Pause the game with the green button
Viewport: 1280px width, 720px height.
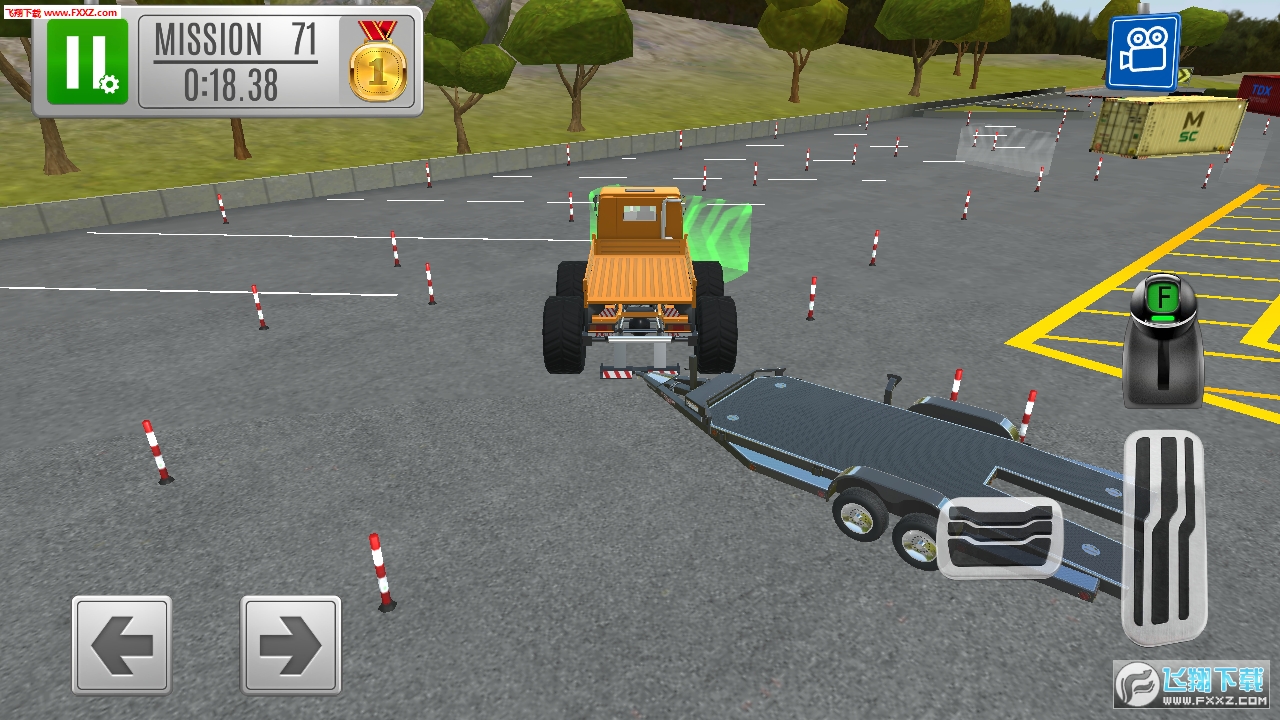click(87, 61)
